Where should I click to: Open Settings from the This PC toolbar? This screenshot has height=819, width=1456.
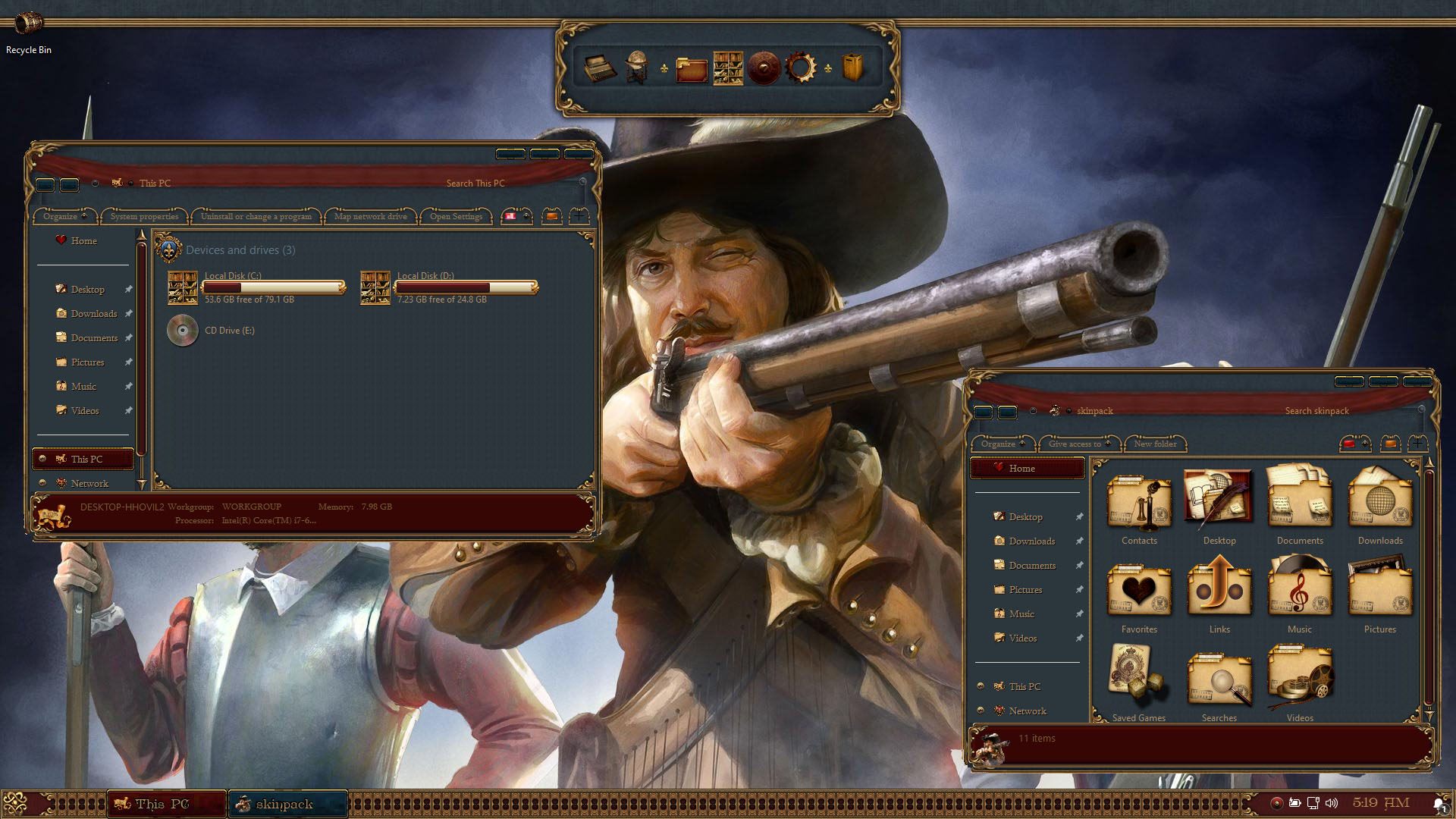pos(456,216)
